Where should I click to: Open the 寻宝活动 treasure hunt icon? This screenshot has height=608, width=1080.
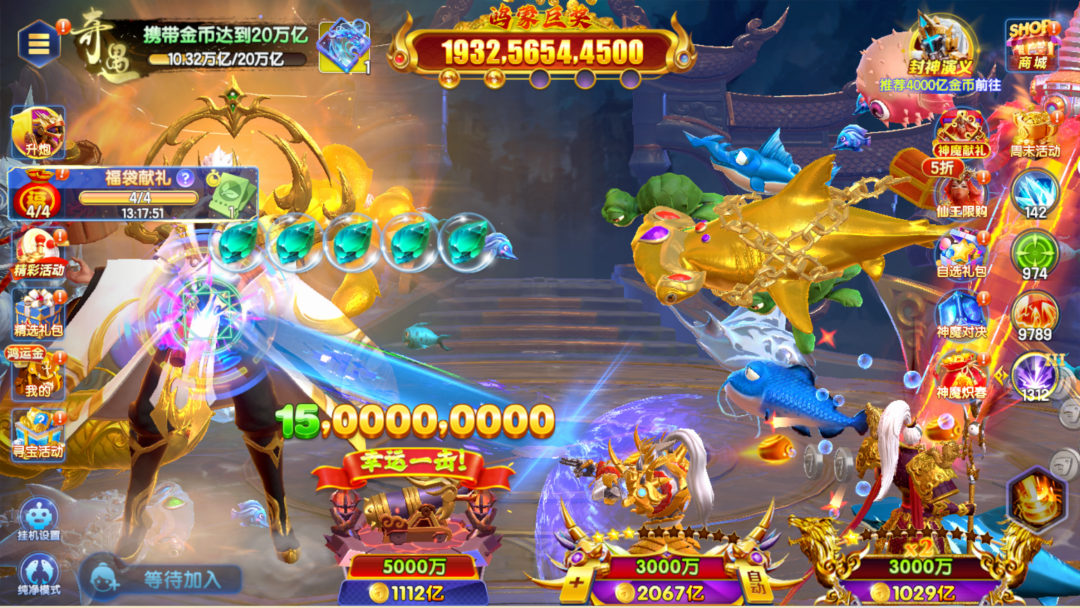coord(38,432)
